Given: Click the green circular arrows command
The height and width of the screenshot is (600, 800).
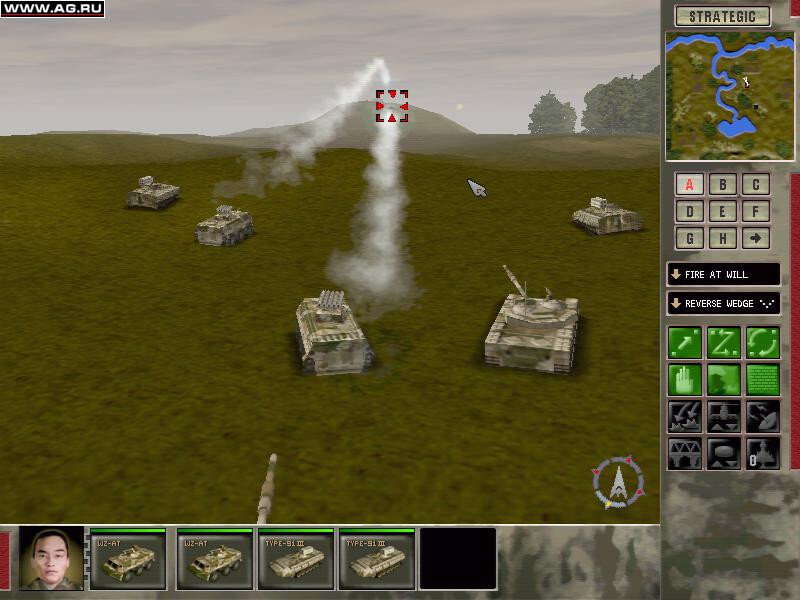Looking at the screenshot, I should click(762, 343).
